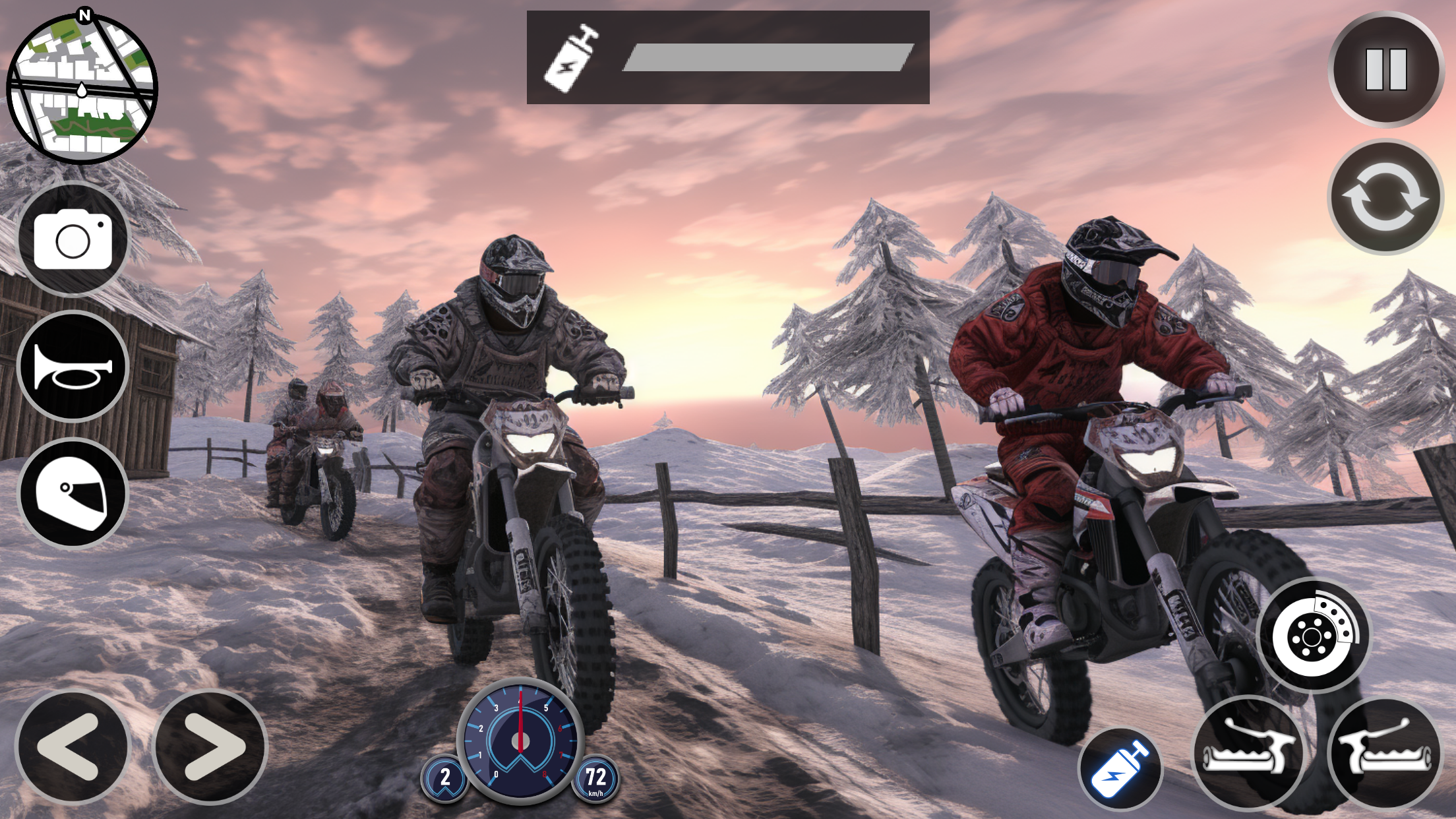Pause the game
1456x819 pixels.
(1385, 69)
